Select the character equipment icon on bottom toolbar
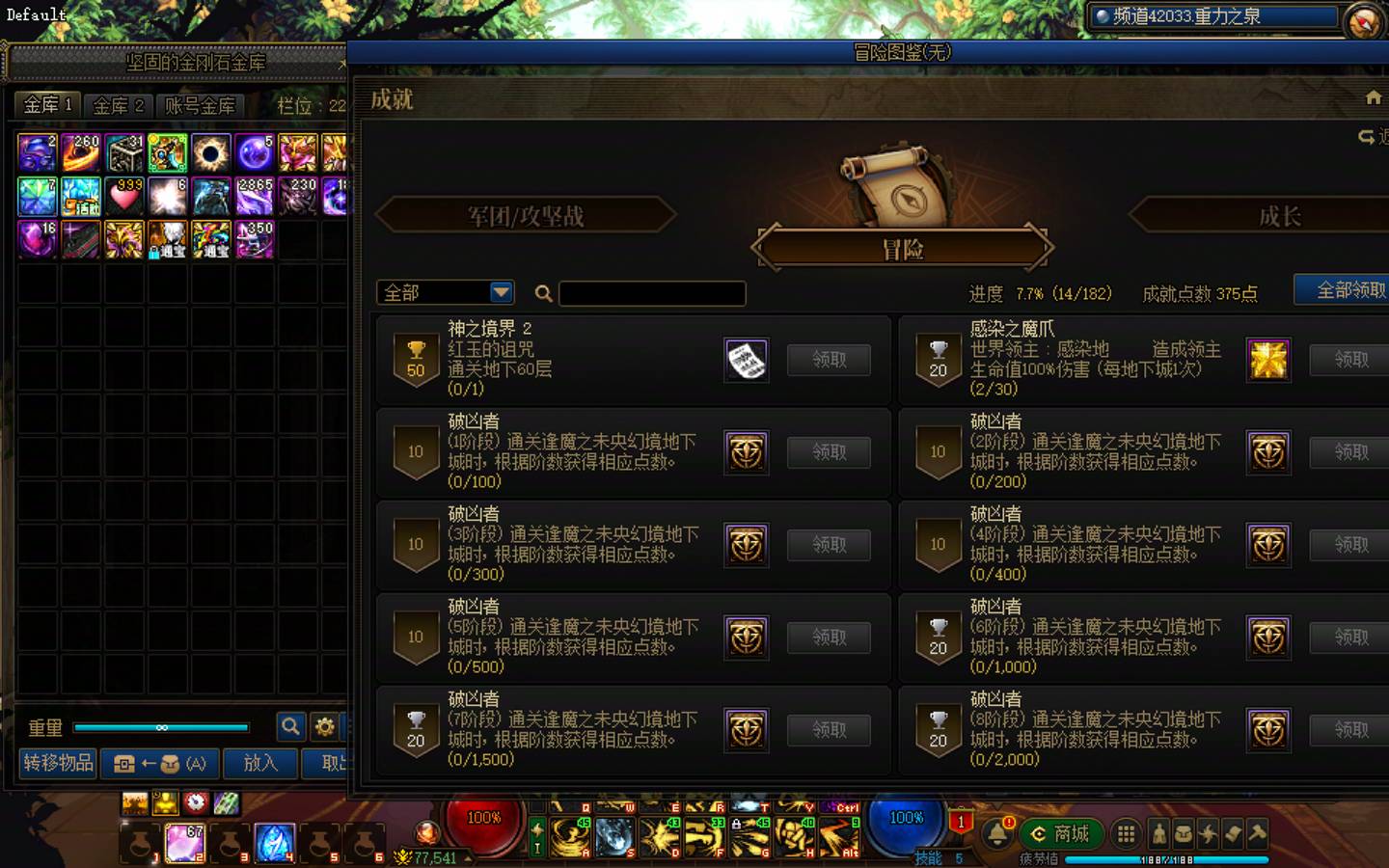 [1157, 834]
